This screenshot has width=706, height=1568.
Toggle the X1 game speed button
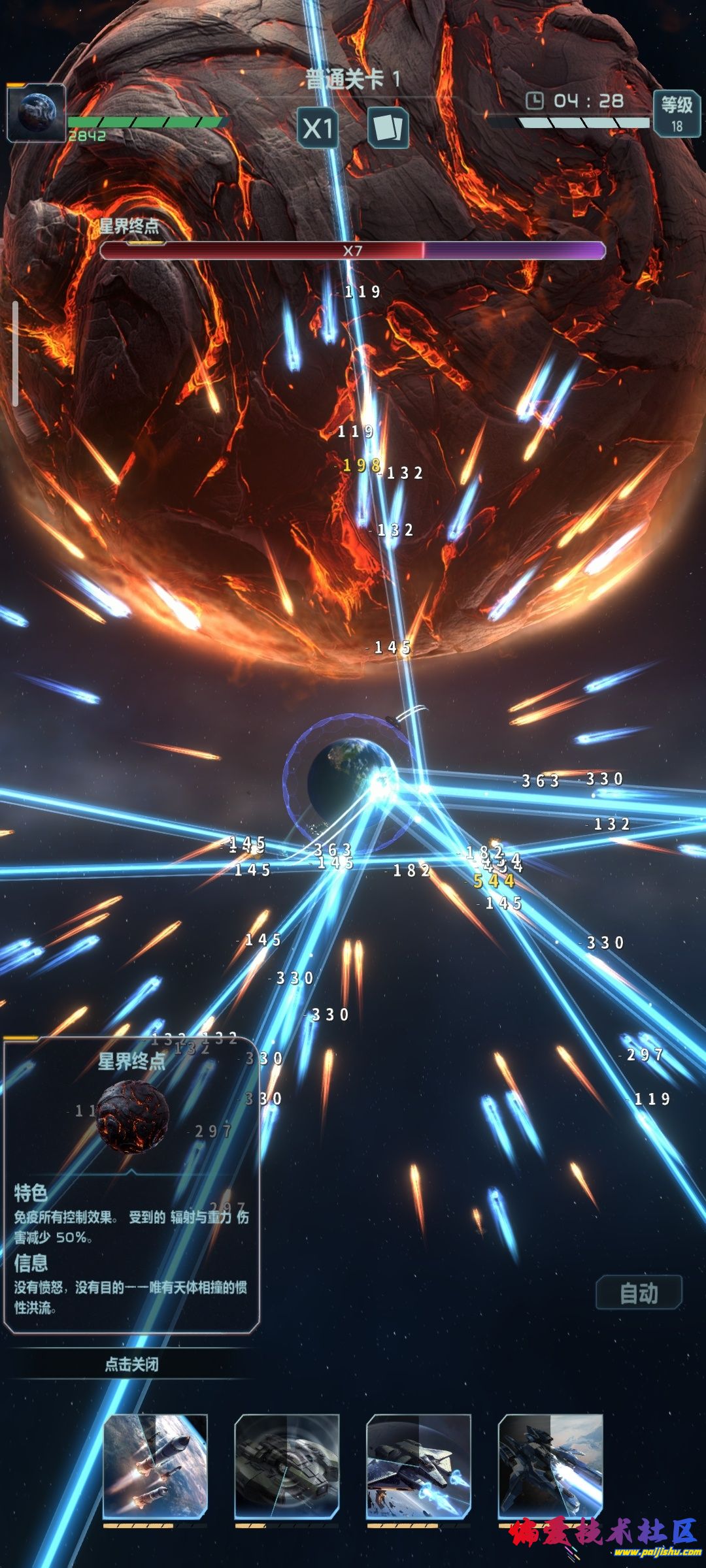click(318, 128)
